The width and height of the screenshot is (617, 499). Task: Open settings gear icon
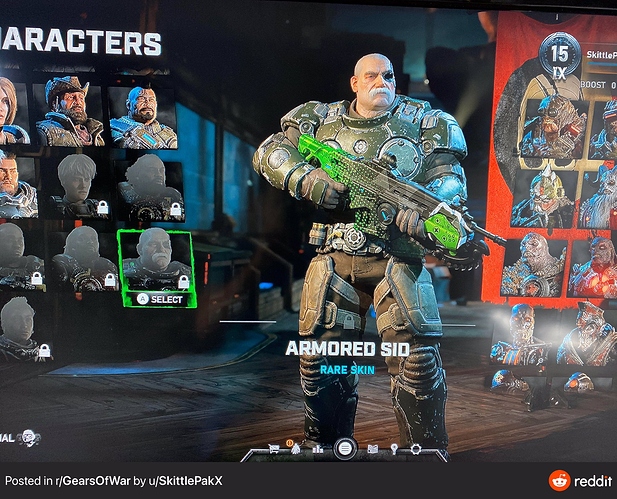[x=415, y=449]
